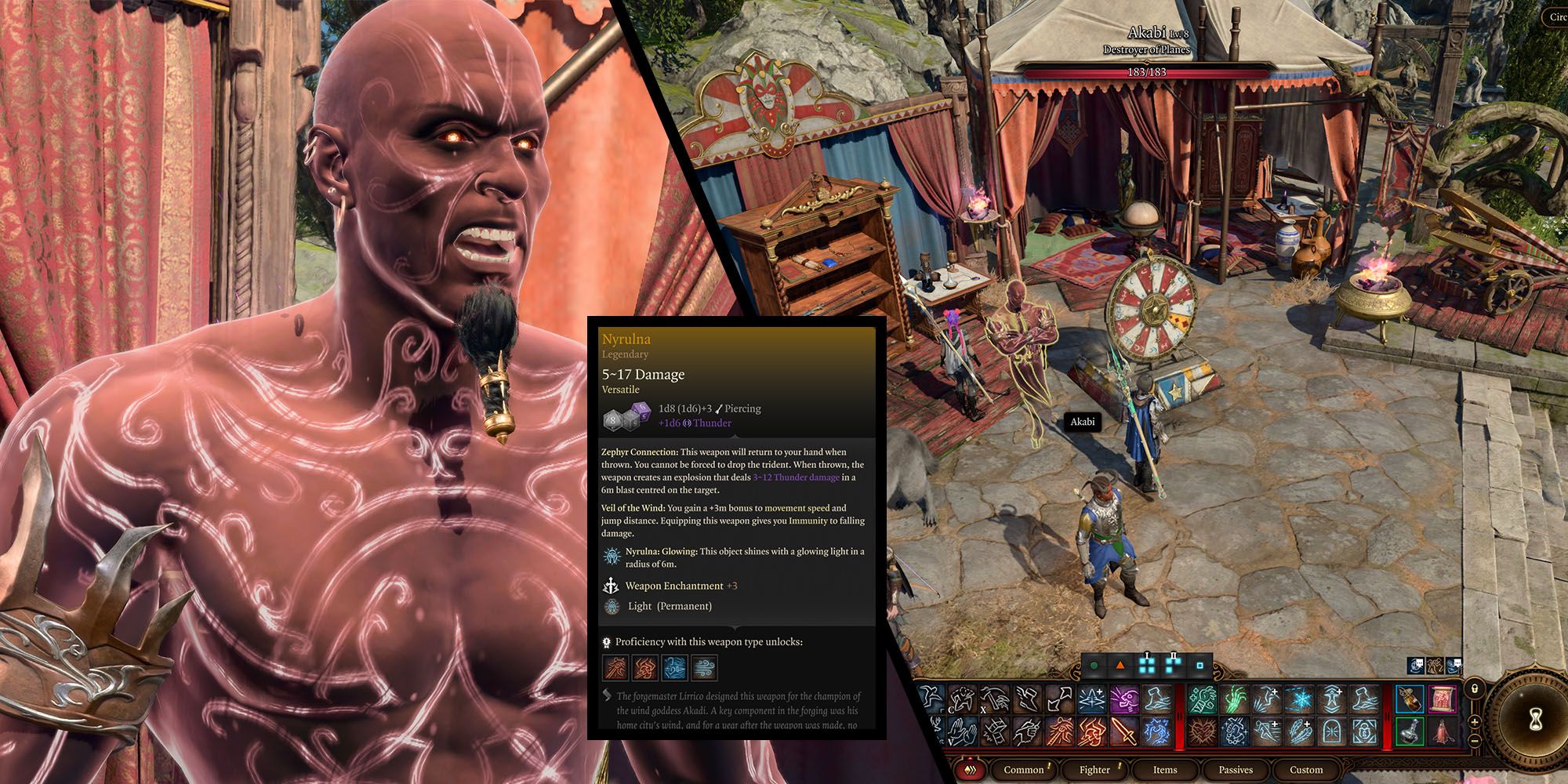Activate the orange sword attack ability
The height and width of the screenshot is (784, 1568).
pyautogui.click(x=1125, y=731)
